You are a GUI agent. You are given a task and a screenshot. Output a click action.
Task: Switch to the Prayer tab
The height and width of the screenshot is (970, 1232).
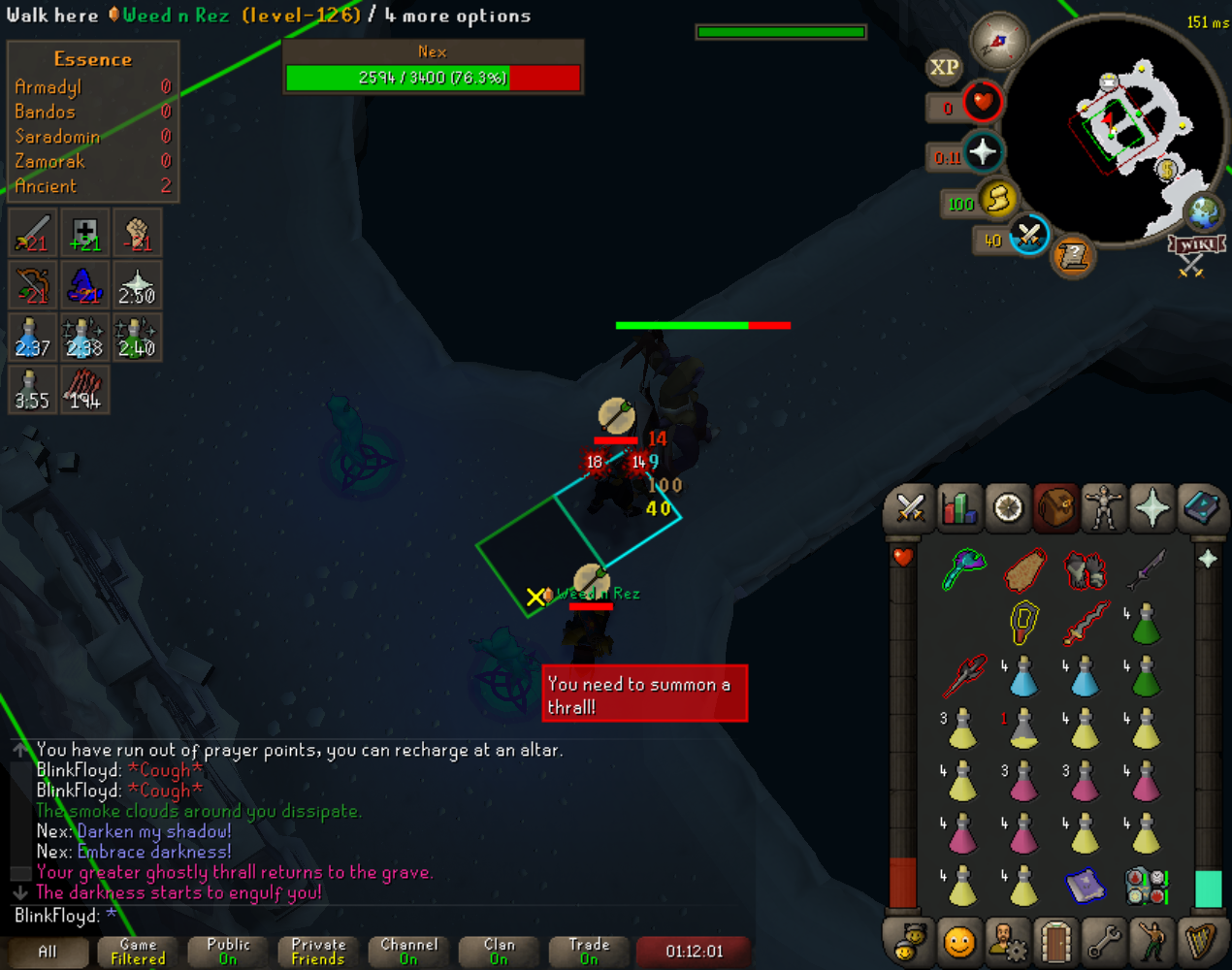tap(1151, 508)
